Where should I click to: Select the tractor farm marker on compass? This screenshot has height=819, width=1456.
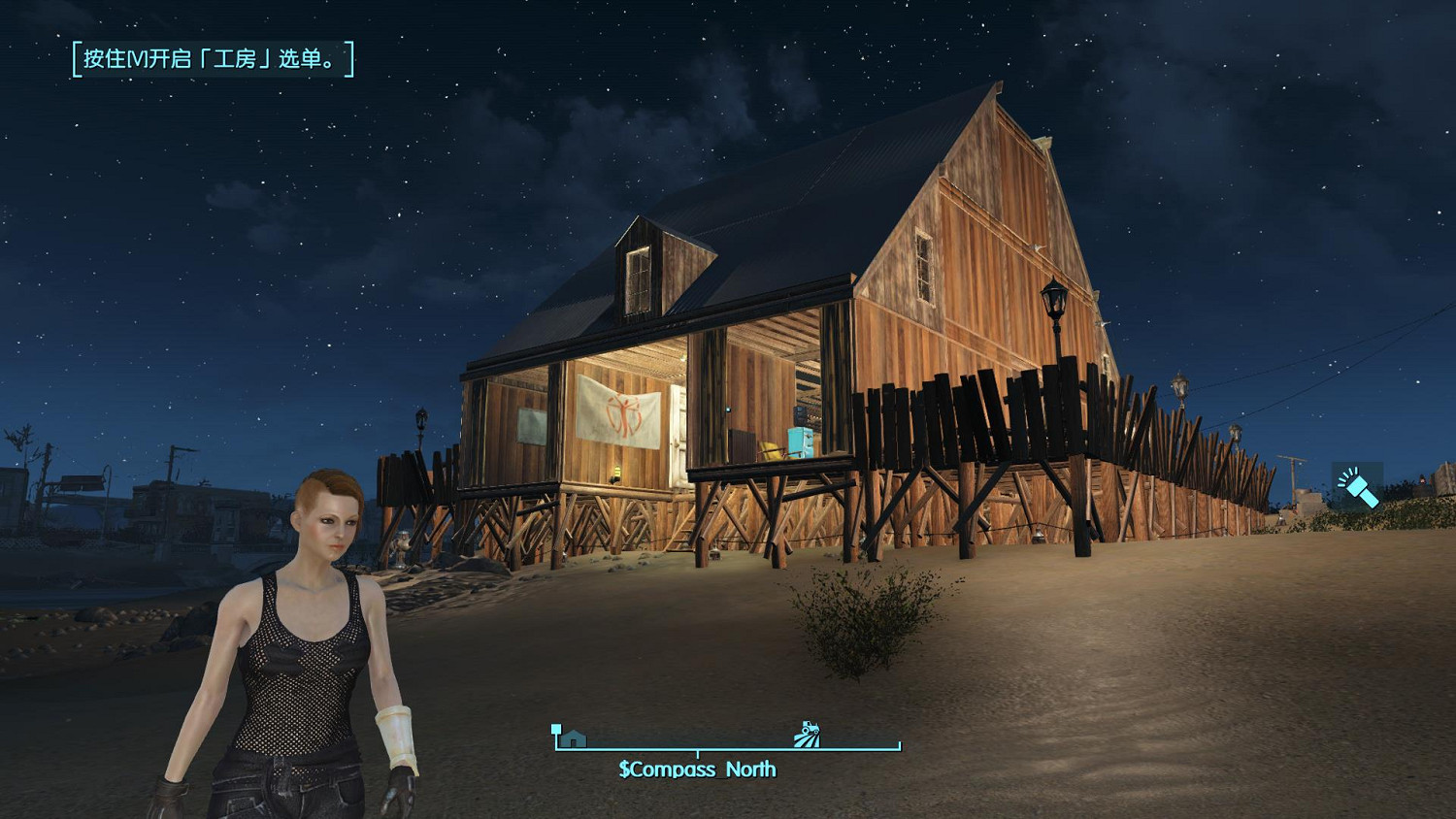click(807, 735)
